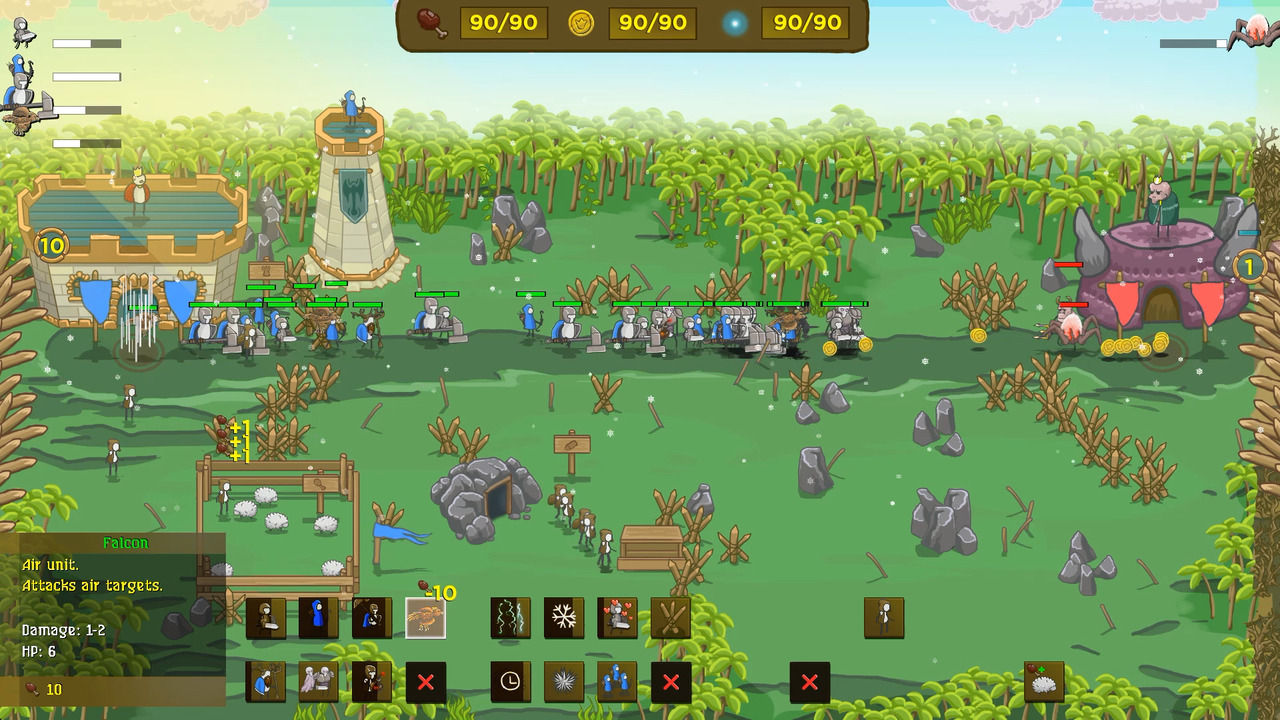Click the clock ability icon
1280x720 pixels.
(510, 684)
